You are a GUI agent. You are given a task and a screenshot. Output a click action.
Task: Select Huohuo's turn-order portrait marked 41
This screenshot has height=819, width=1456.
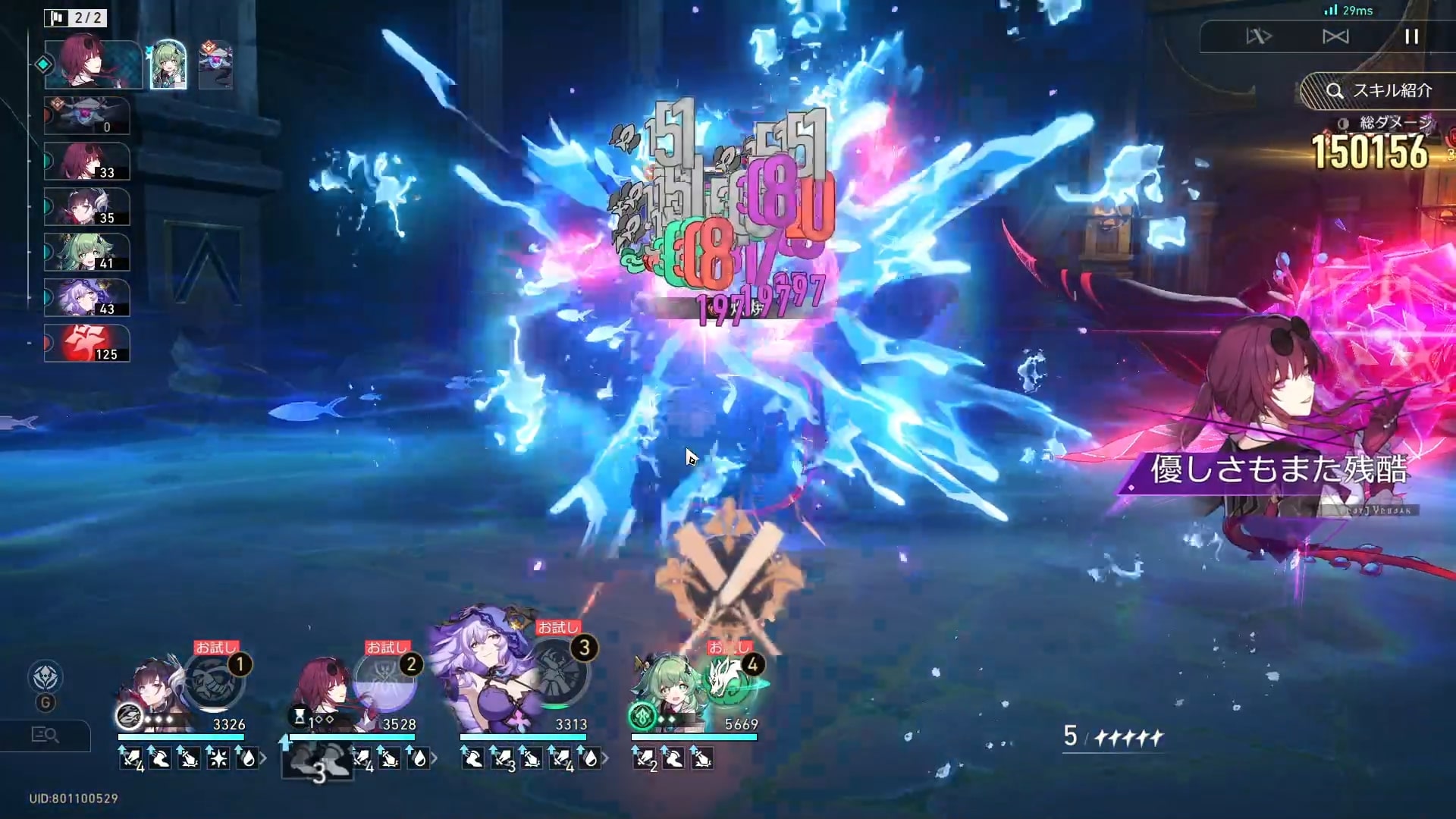tap(86, 252)
